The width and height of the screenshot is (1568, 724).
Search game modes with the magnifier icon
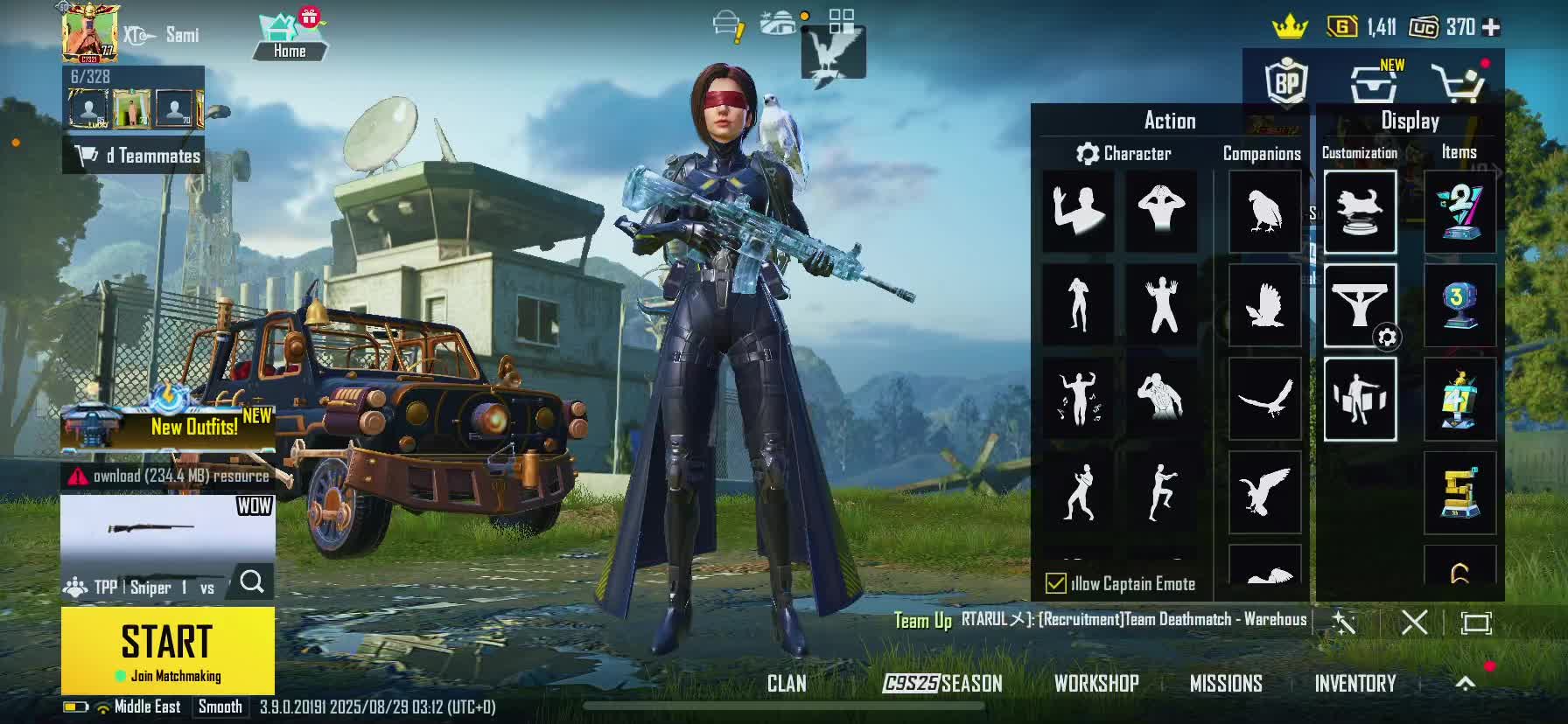252,581
